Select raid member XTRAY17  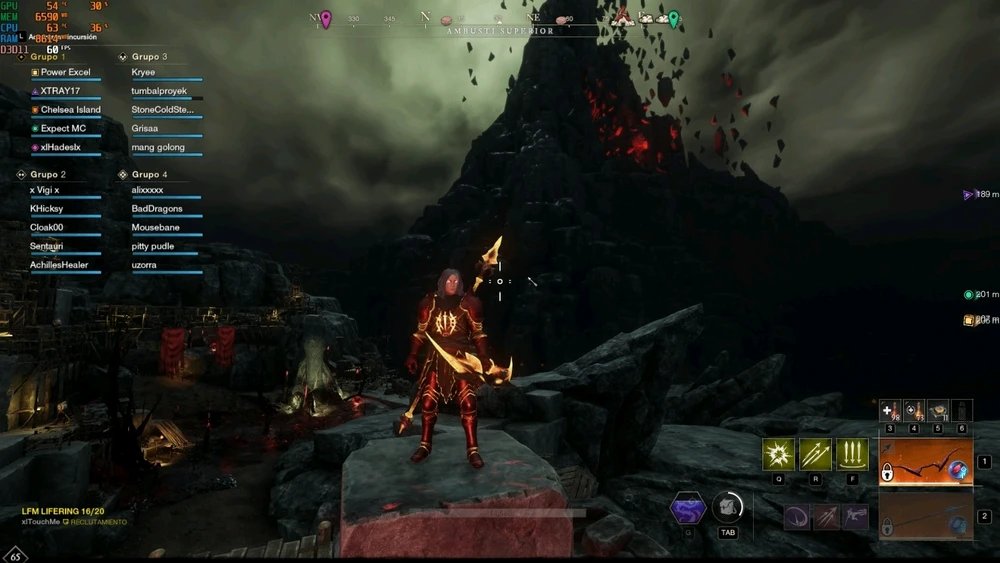click(60, 91)
